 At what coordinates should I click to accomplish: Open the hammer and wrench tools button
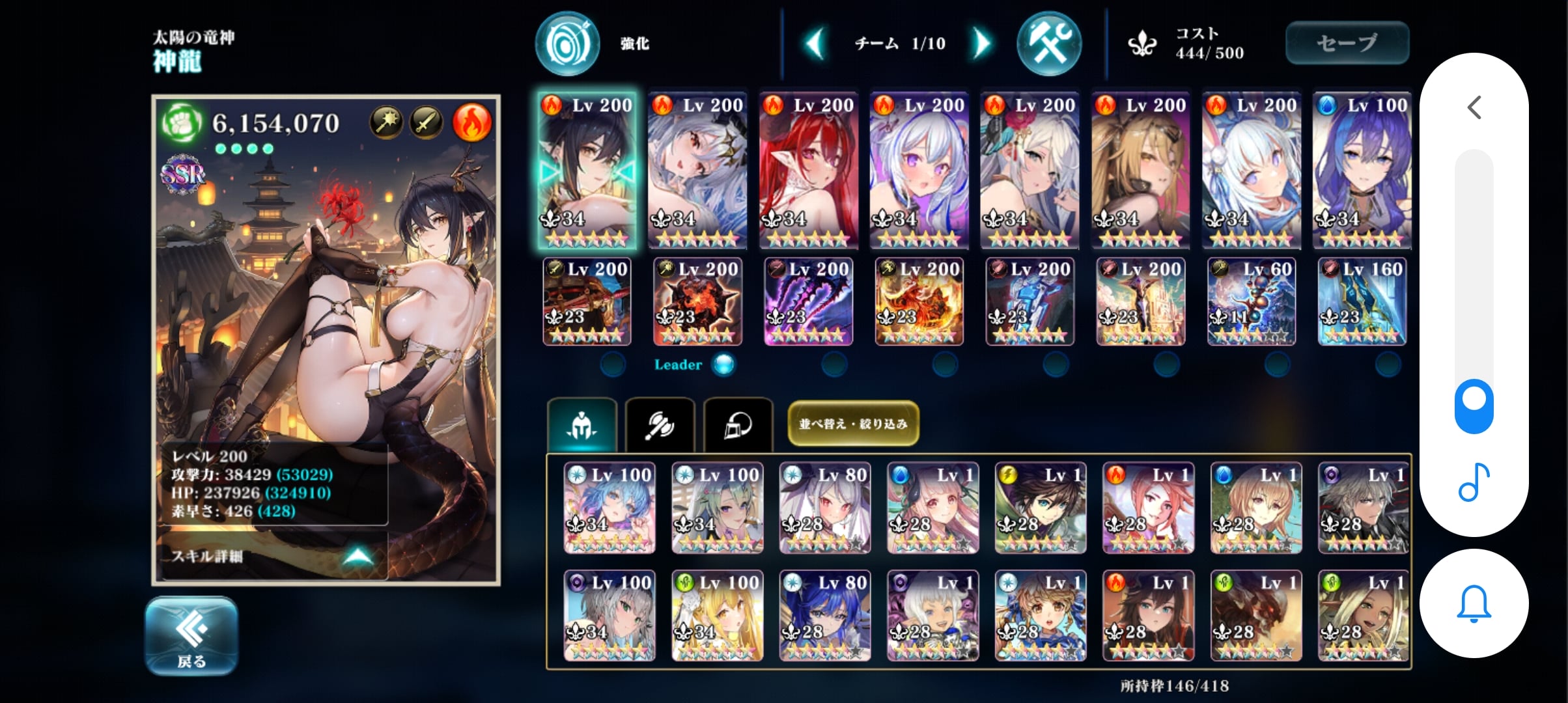pos(1048,44)
